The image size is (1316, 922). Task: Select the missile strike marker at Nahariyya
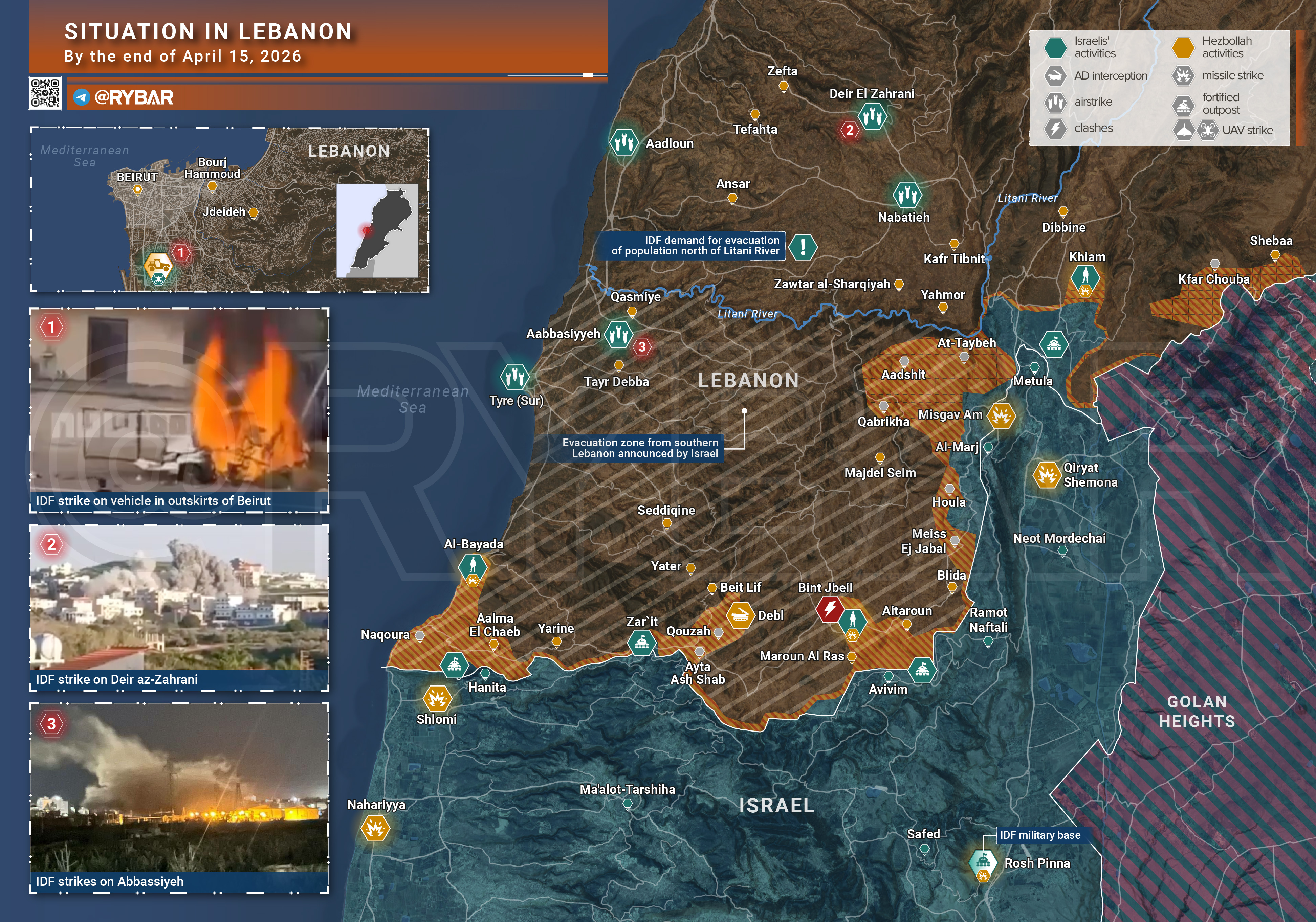(x=375, y=829)
